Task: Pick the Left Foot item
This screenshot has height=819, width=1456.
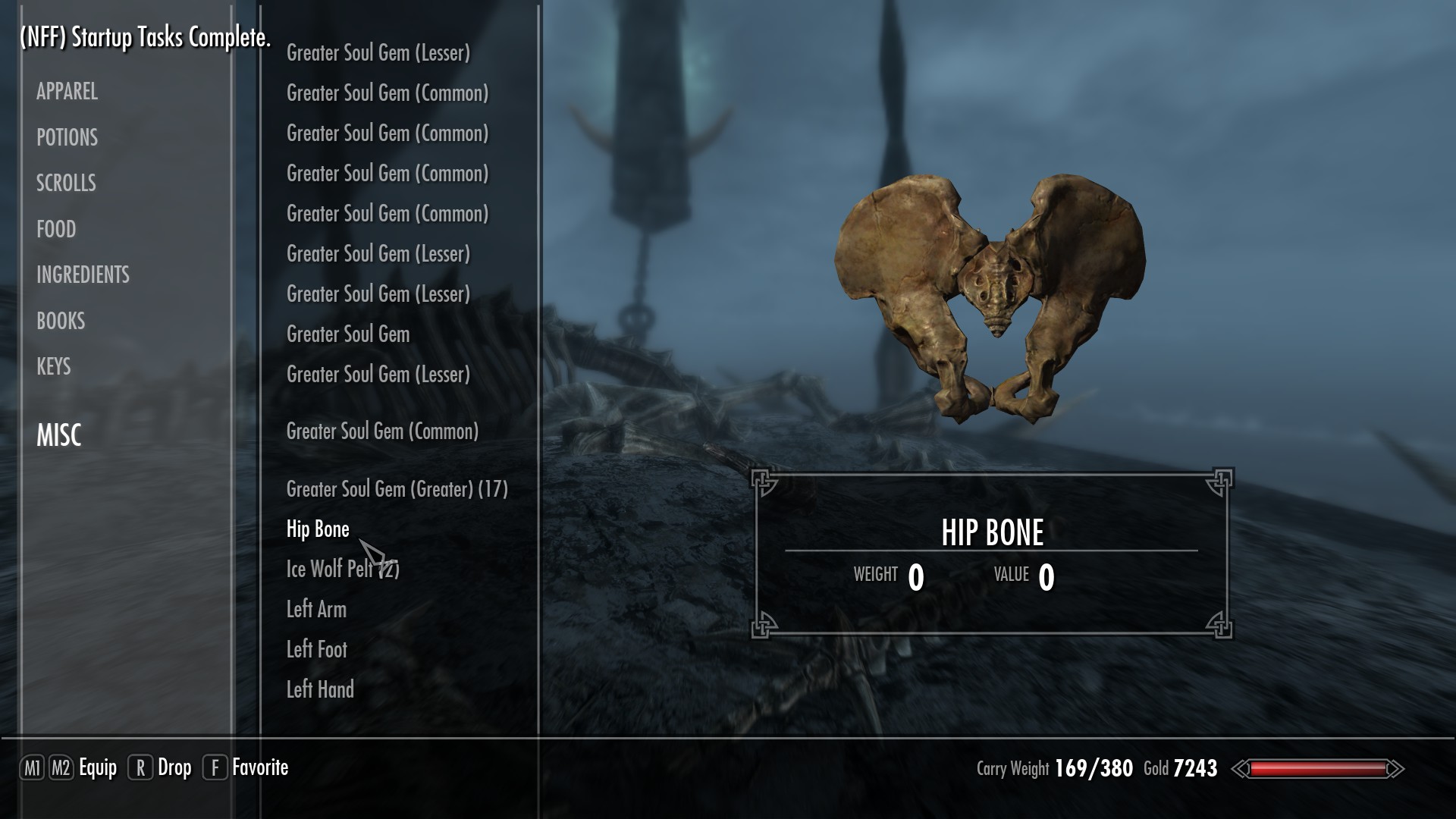Action: (x=316, y=649)
